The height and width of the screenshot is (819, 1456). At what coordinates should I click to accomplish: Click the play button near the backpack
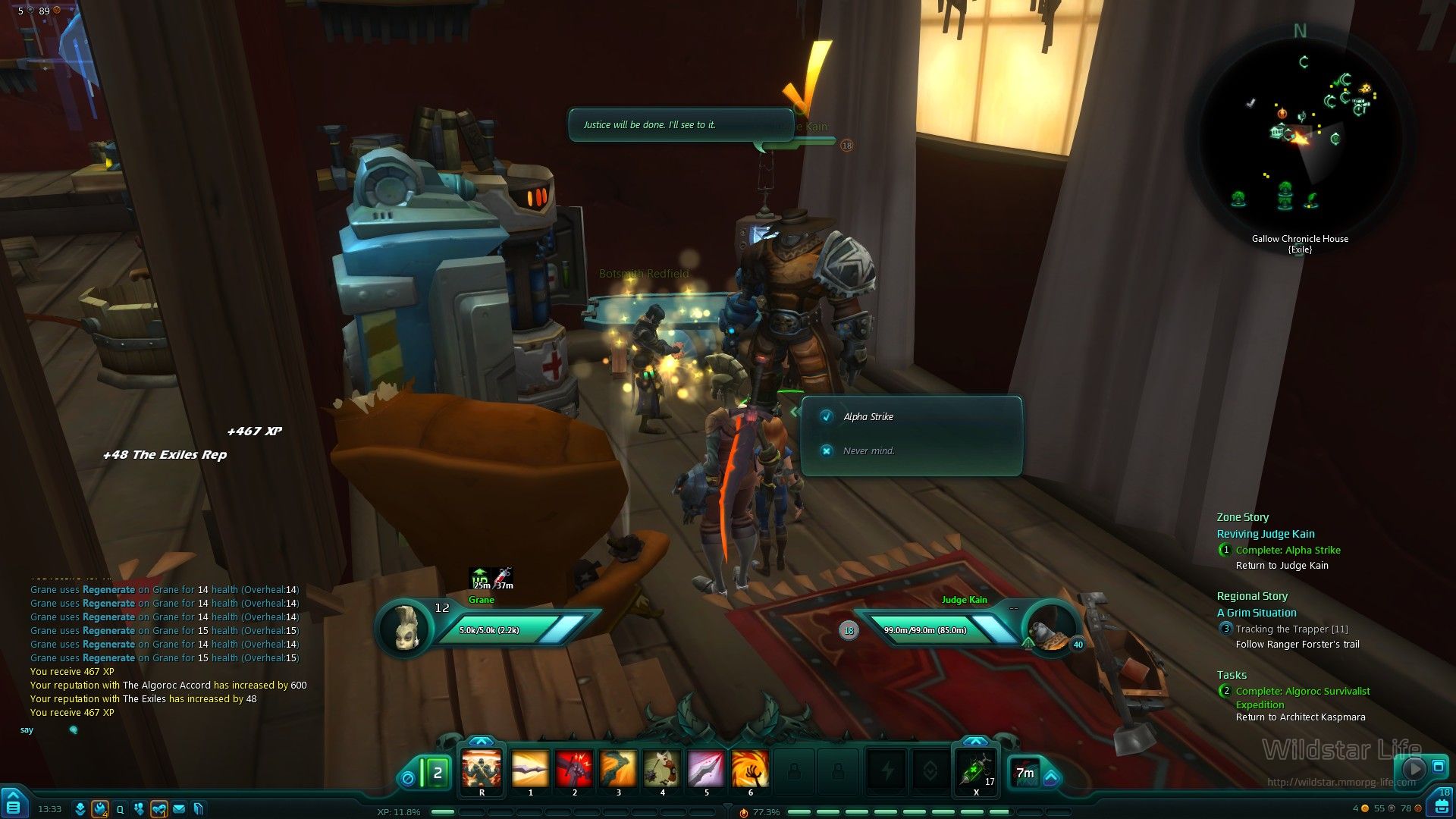point(1414,768)
